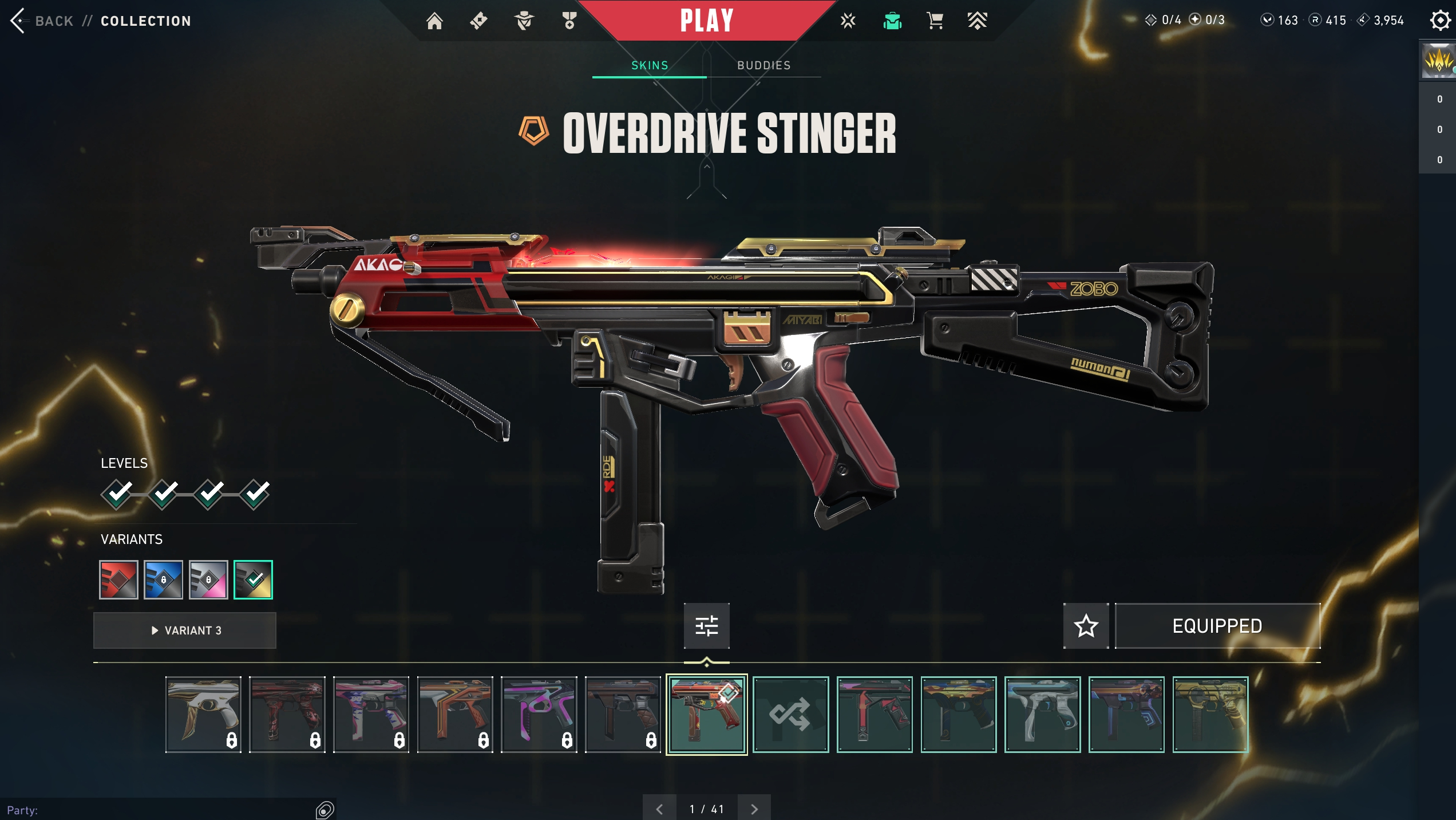The image size is (1456, 820).
Task: Select the locked white and gold Stinger thumbnail
Action: pos(203,714)
